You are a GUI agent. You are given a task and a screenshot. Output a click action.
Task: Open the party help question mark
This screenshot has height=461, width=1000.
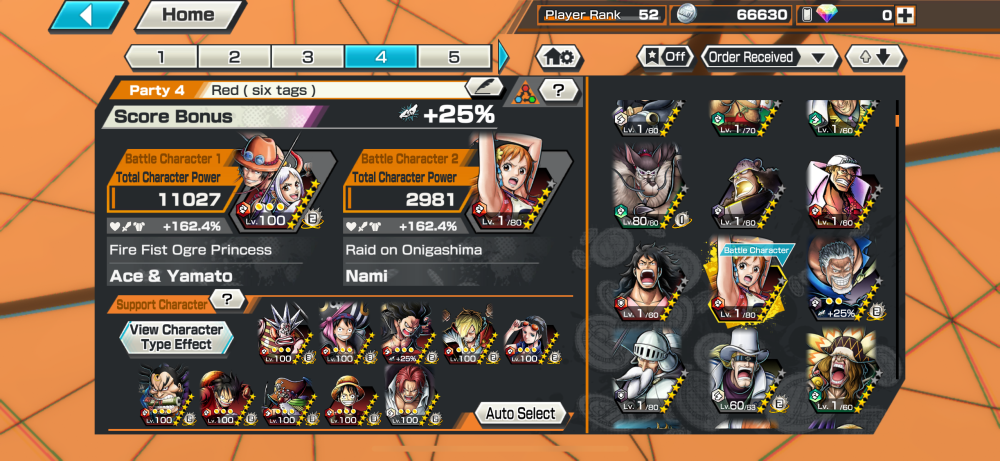559,91
